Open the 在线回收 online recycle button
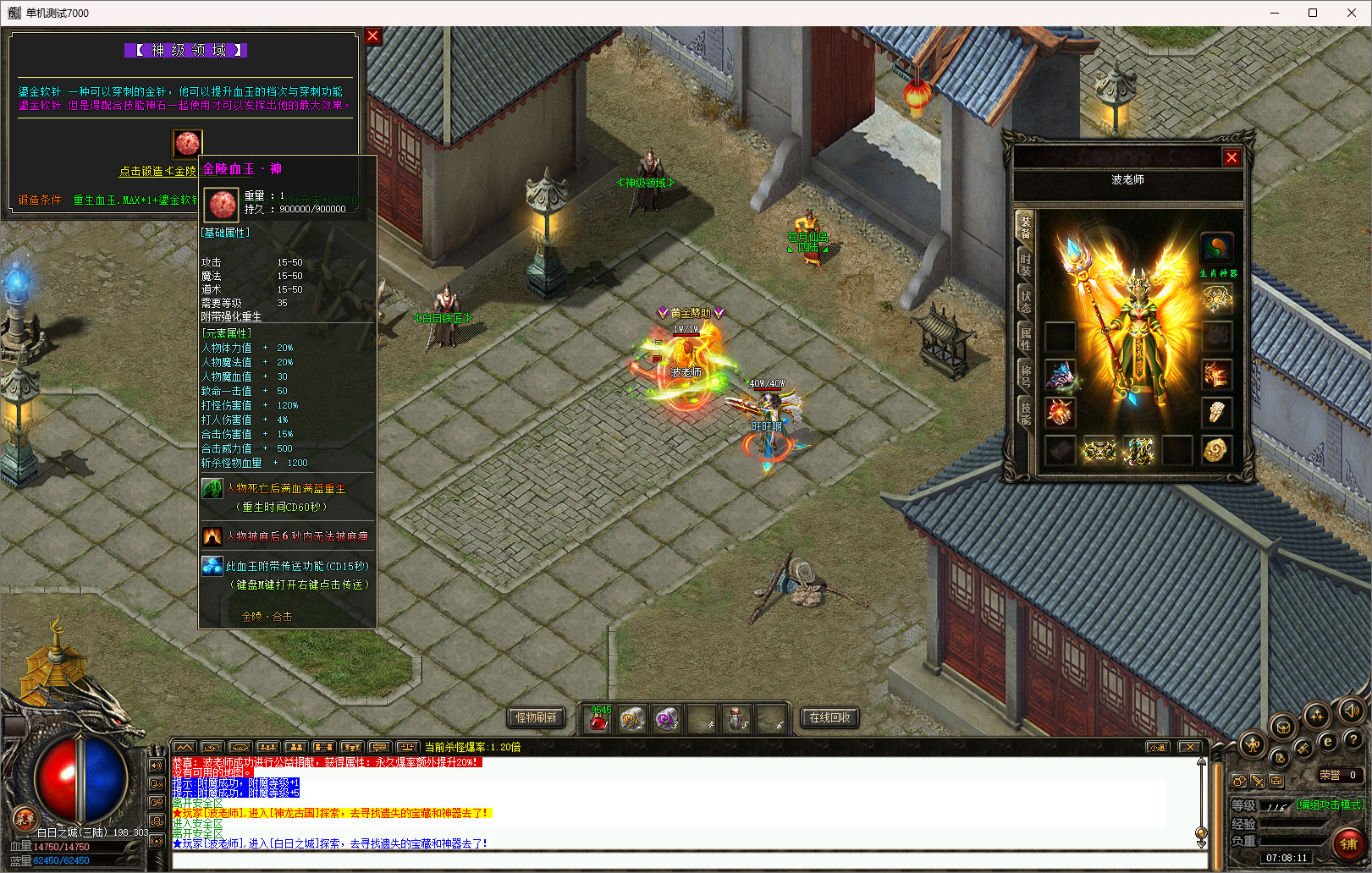Viewport: 1372px width, 873px height. click(x=829, y=717)
